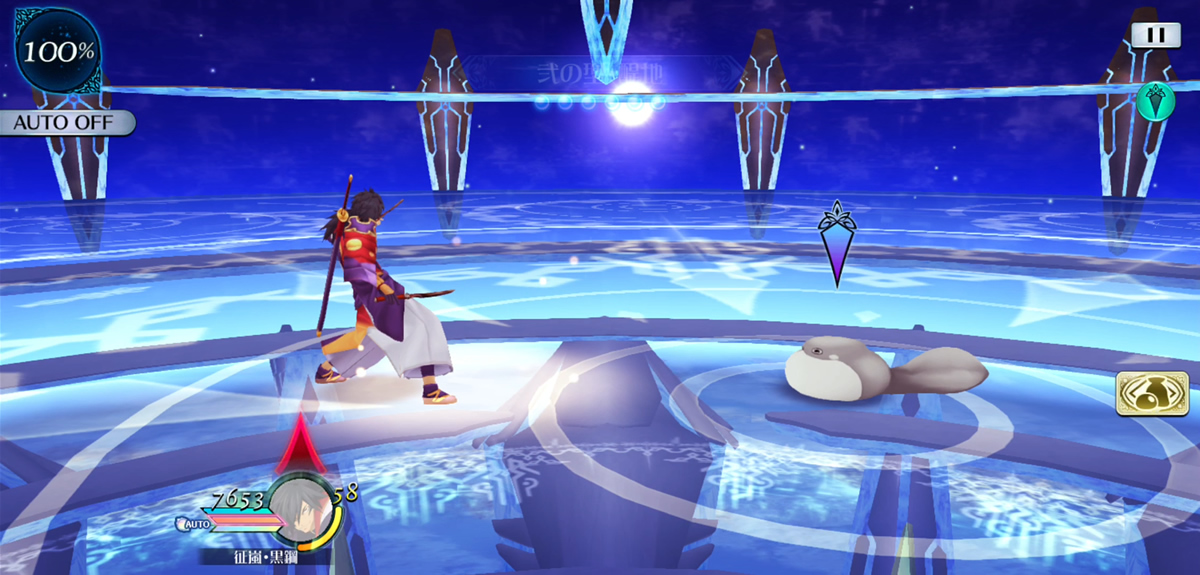Pause the battle
This screenshot has height=575, width=1200.
click(x=1155, y=34)
